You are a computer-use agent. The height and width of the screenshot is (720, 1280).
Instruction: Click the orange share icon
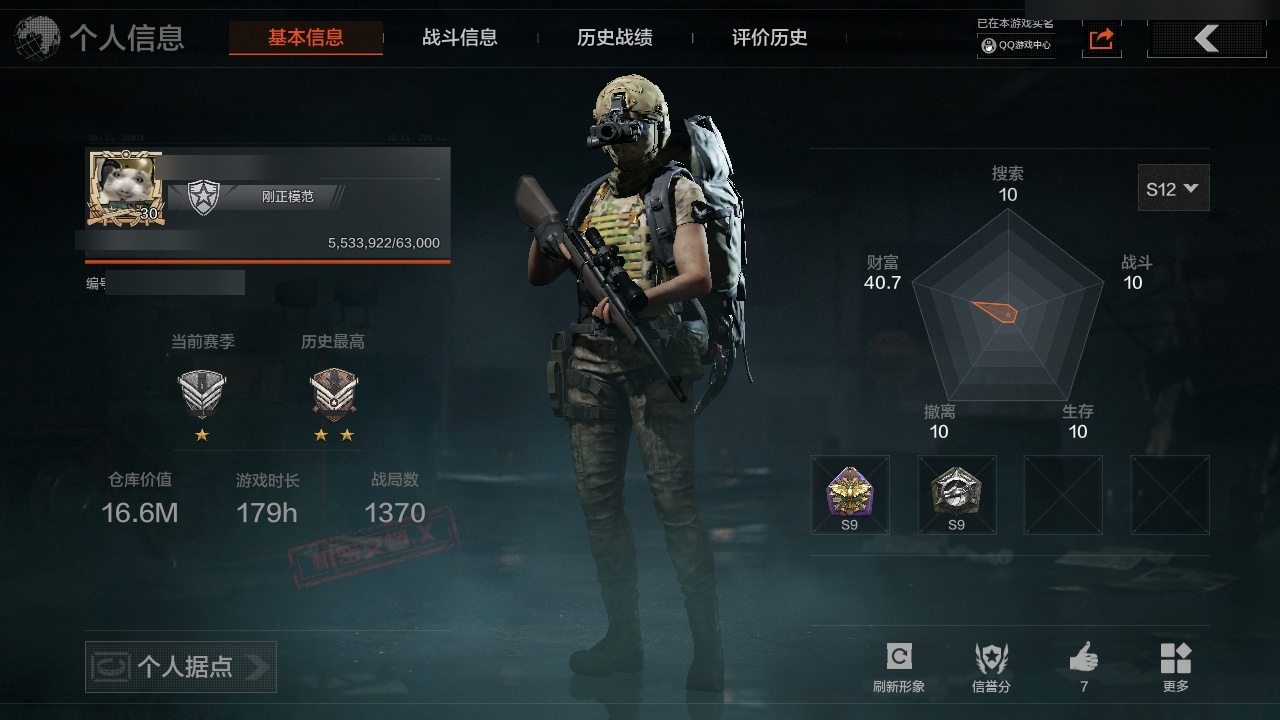1101,39
